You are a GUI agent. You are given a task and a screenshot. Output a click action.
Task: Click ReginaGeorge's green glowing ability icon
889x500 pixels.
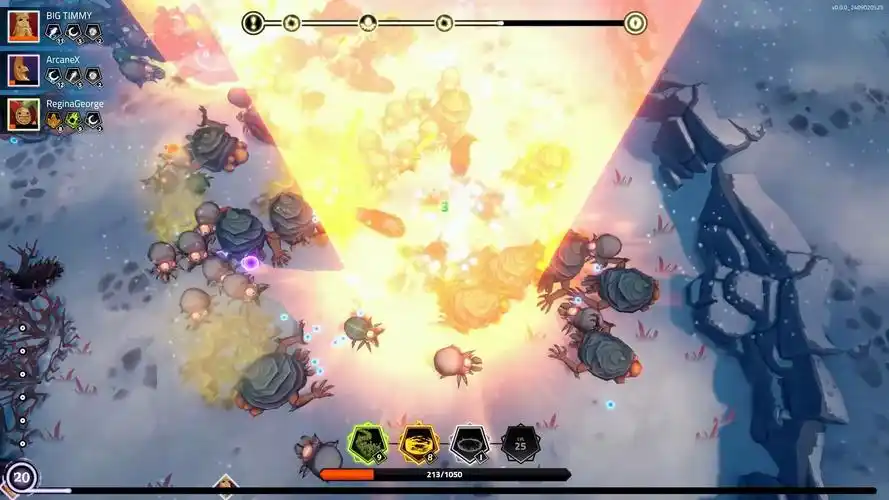point(73,120)
